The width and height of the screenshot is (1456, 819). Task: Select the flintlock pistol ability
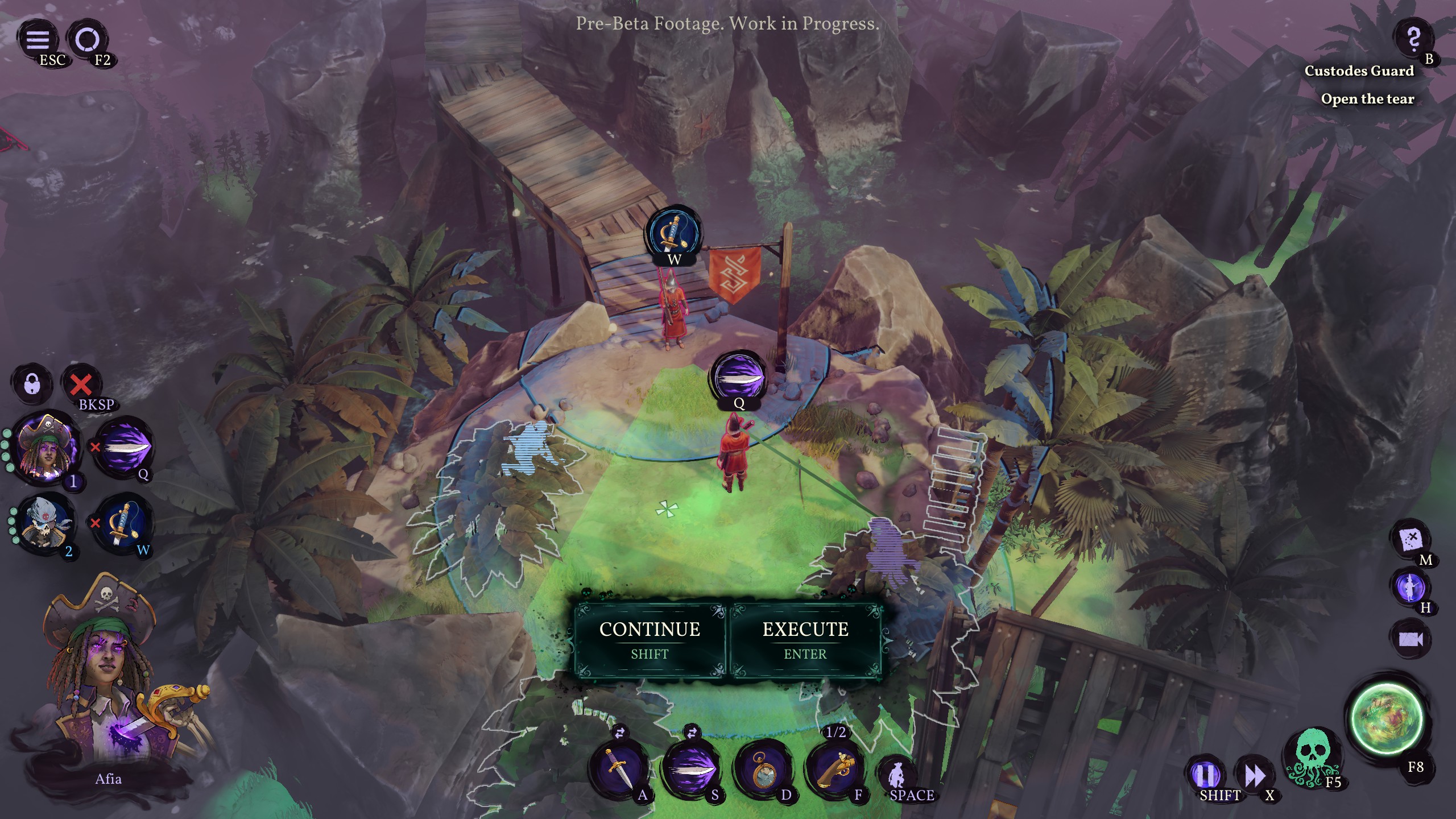[x=834, y=769]
